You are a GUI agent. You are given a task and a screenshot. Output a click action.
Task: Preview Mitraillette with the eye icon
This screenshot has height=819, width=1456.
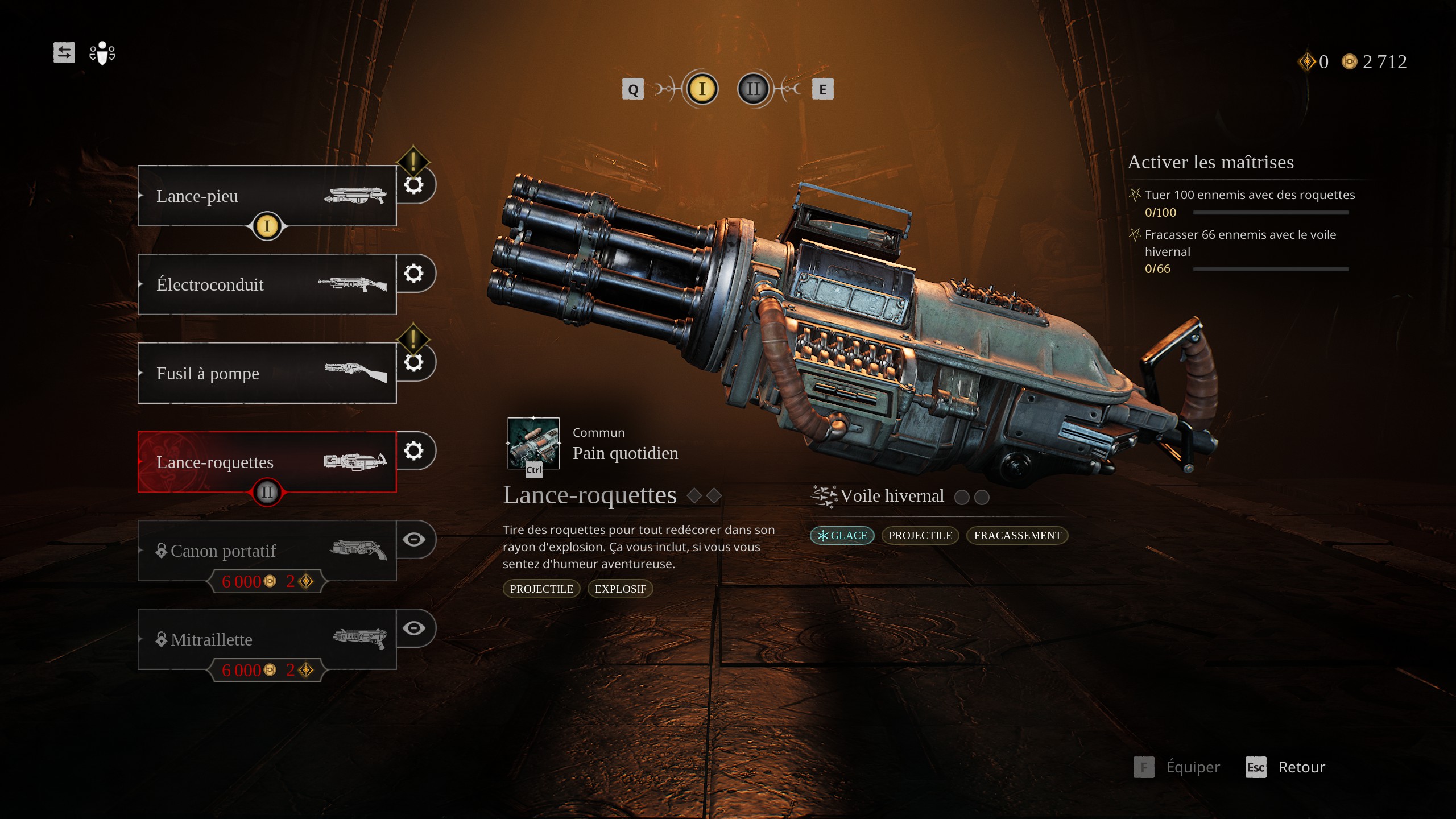pos(414,628)
